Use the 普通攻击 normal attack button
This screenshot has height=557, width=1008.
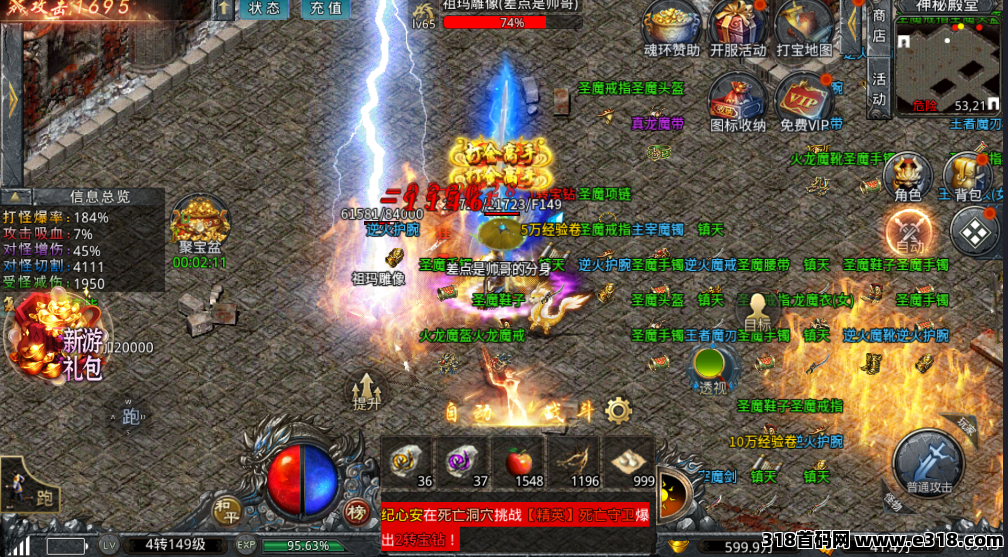[929, 462]
